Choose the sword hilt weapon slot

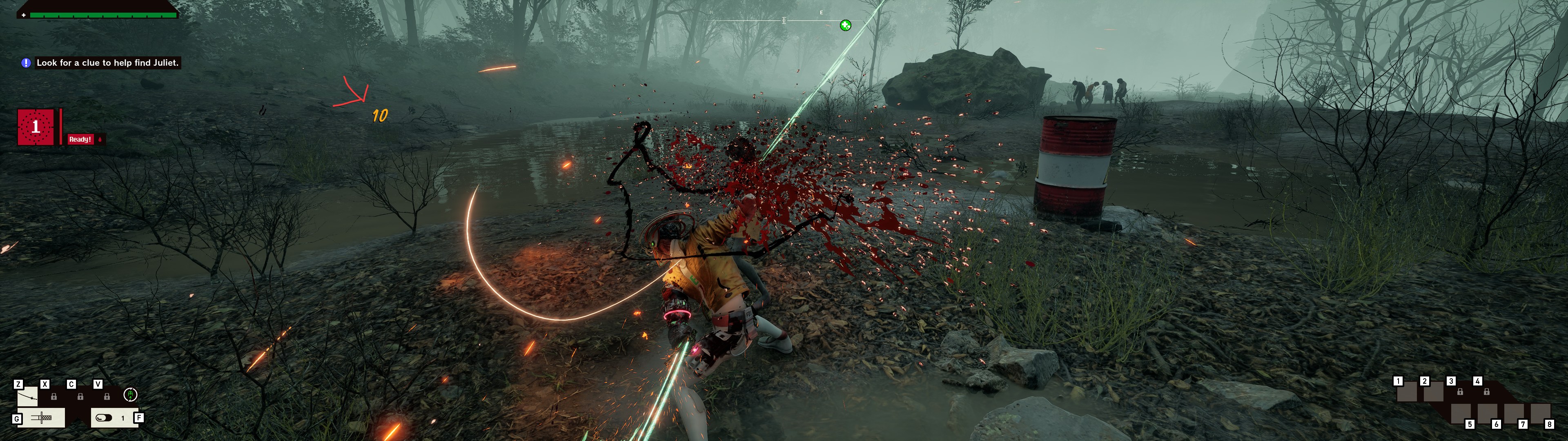point(41,418)
